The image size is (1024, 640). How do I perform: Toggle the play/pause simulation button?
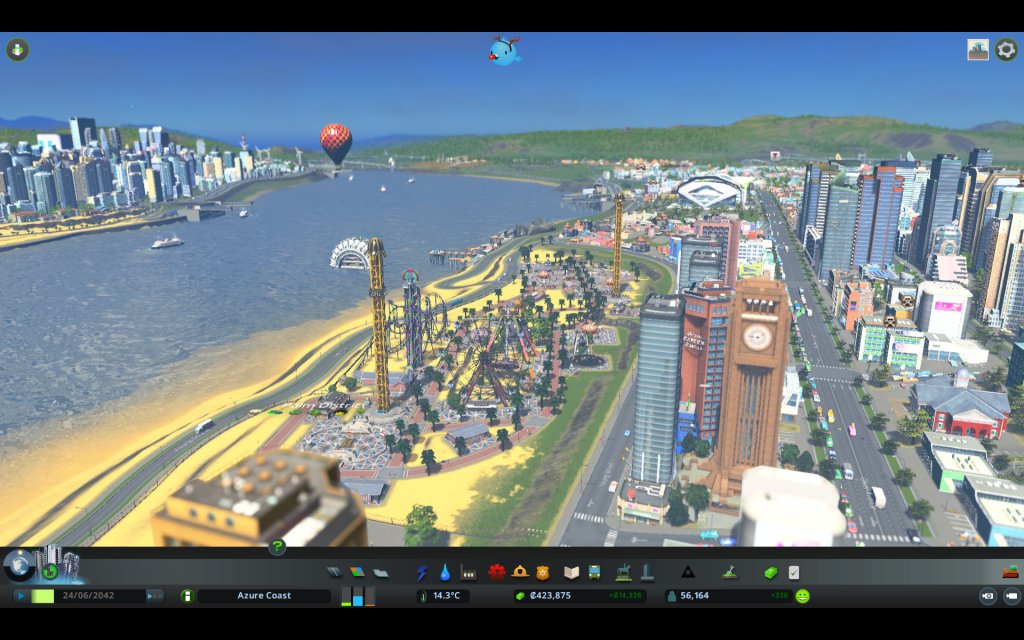pos(21,596)
